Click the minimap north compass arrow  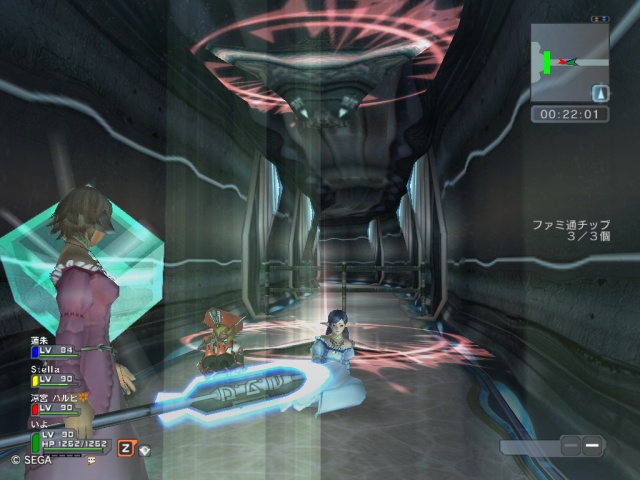point(600,93)
